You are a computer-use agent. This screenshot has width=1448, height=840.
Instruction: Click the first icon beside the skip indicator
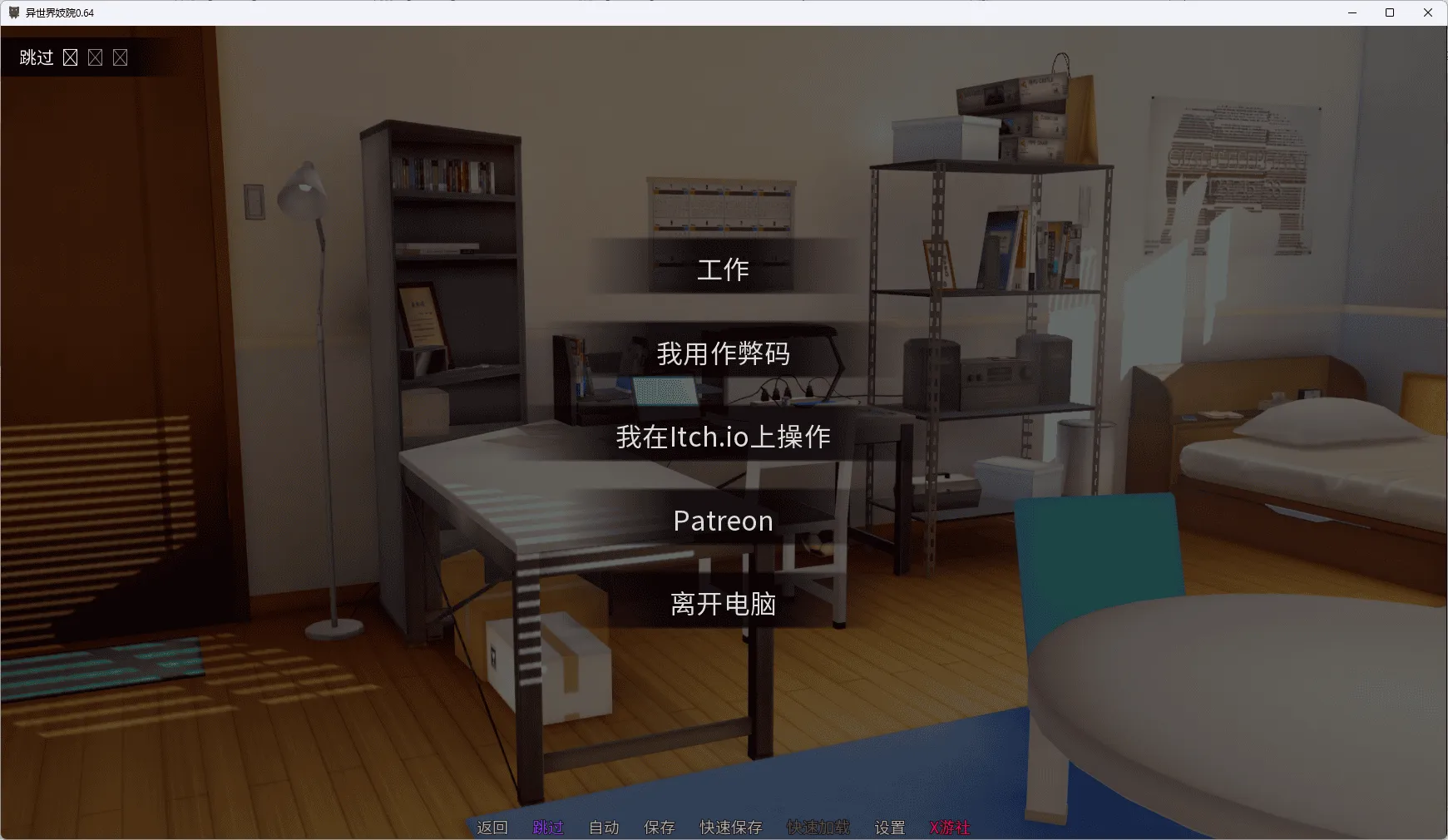(71, 57)
